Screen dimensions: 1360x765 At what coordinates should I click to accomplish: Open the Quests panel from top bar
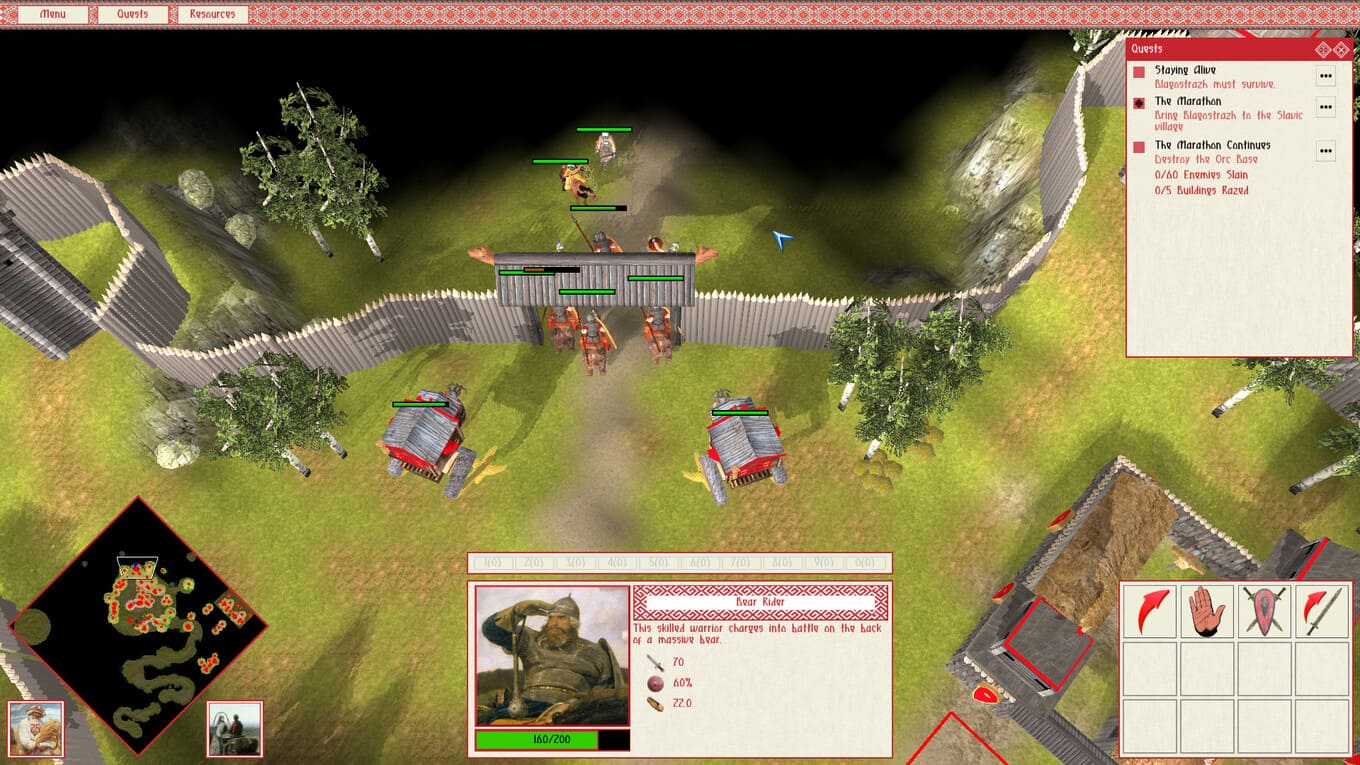[132, 14]
